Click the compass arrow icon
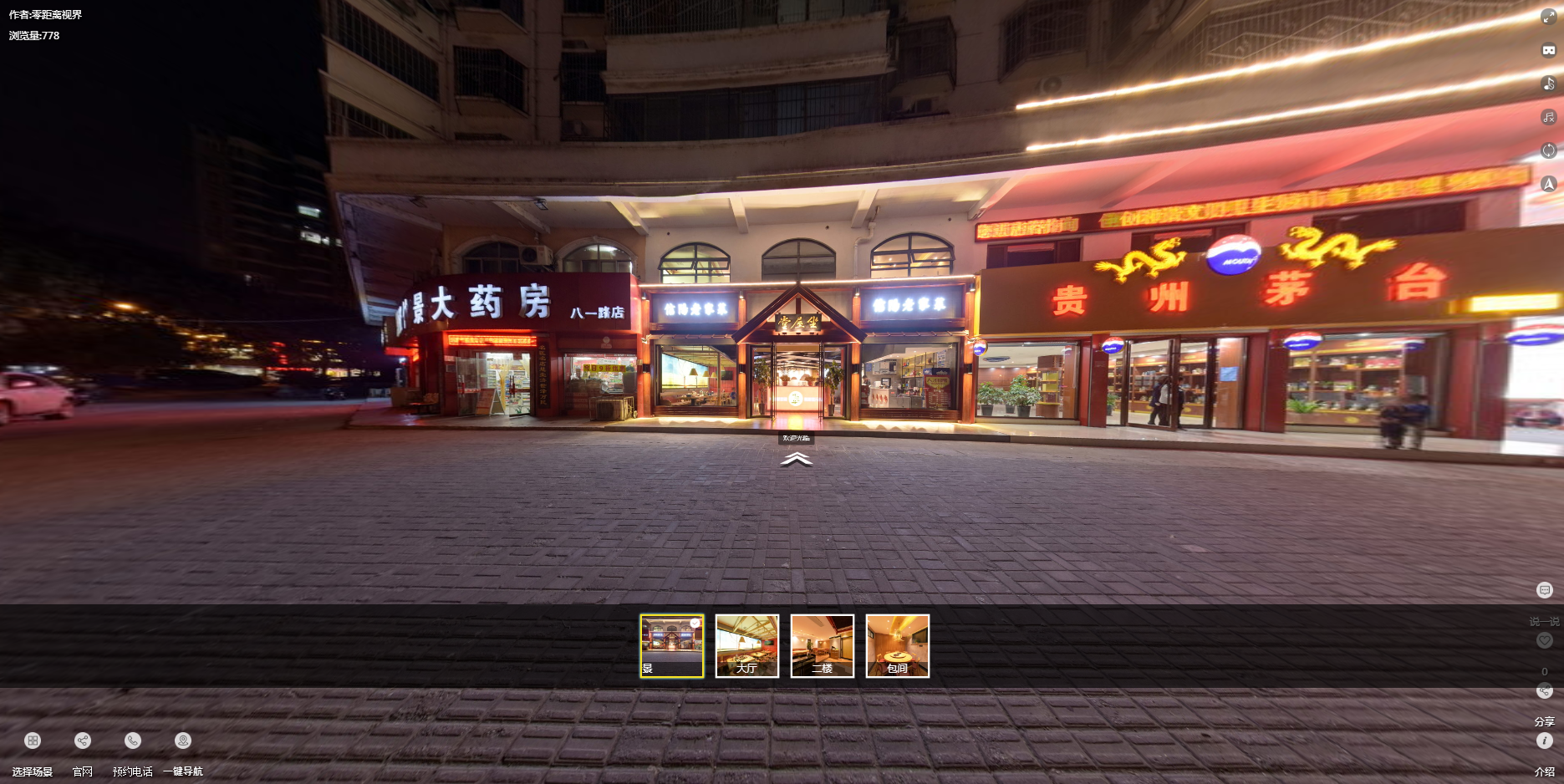The image size is (1564, 784). pos(1548,184)
